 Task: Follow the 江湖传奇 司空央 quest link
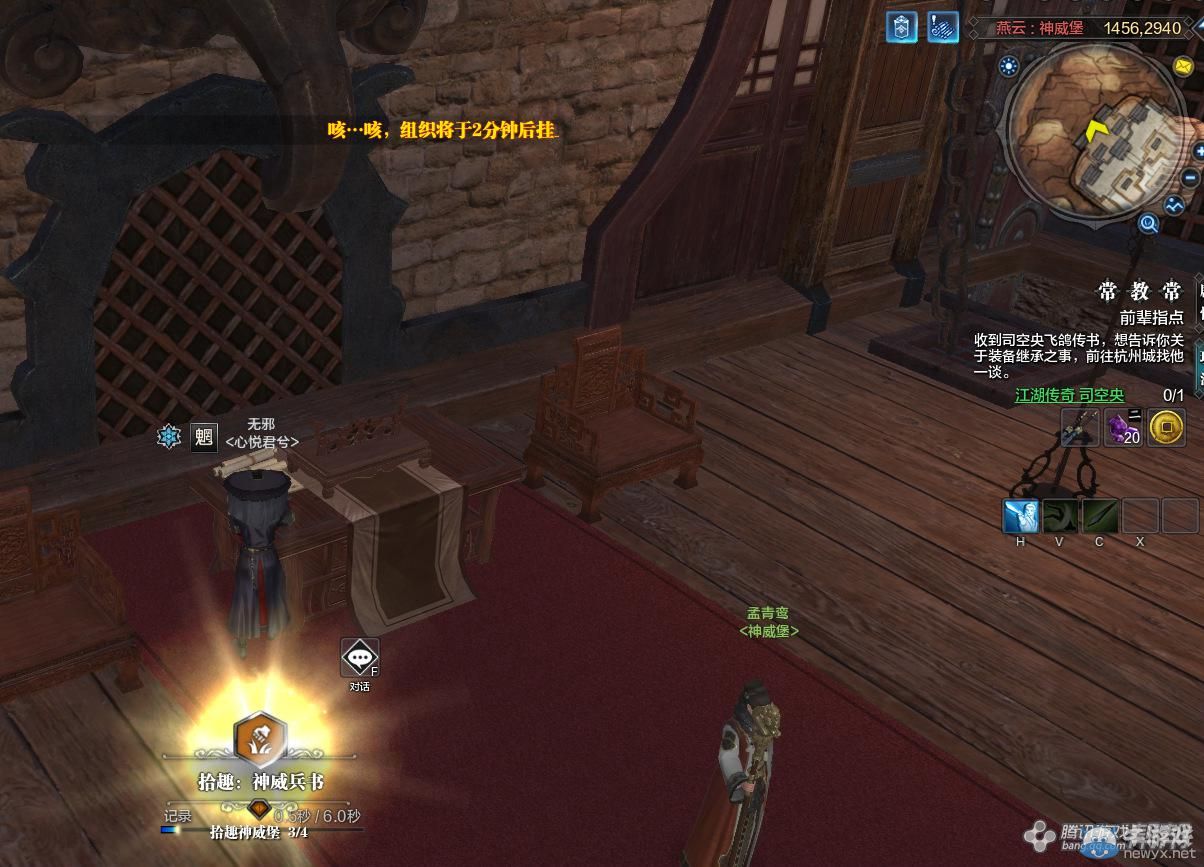click(1069, 396)
